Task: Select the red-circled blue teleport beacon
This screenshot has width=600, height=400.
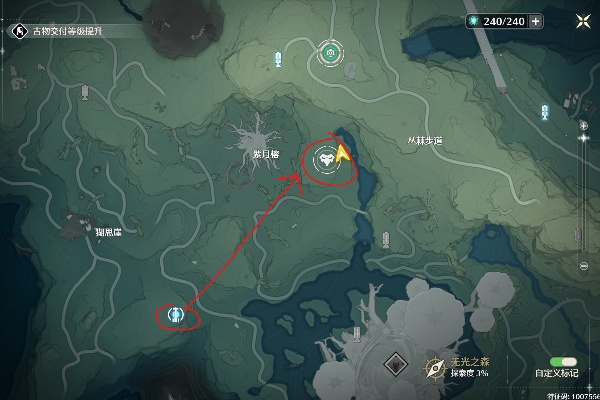Action: click(x=176, y=316)
